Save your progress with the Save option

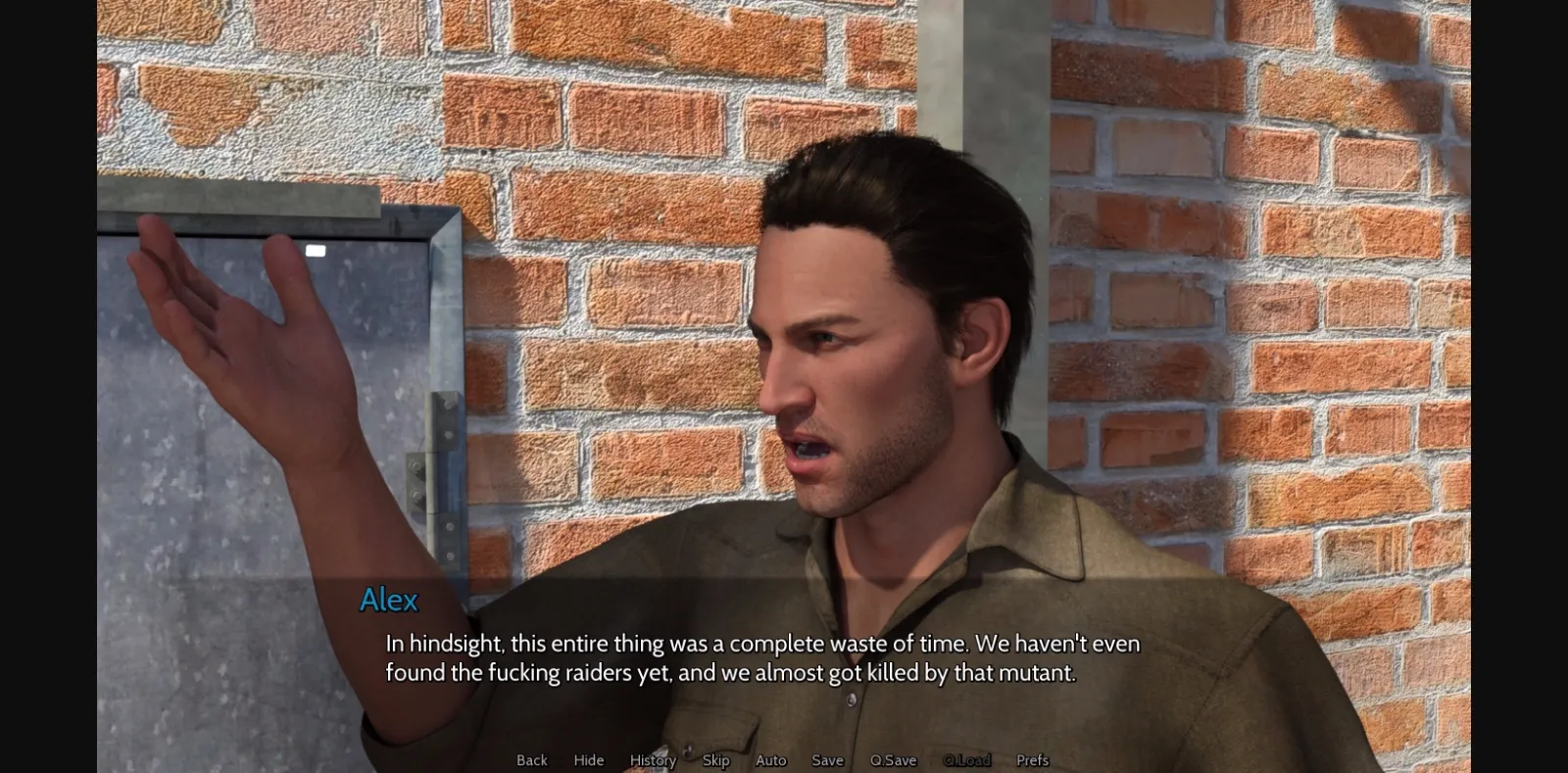pyautogui.click(x=826, y=760)
